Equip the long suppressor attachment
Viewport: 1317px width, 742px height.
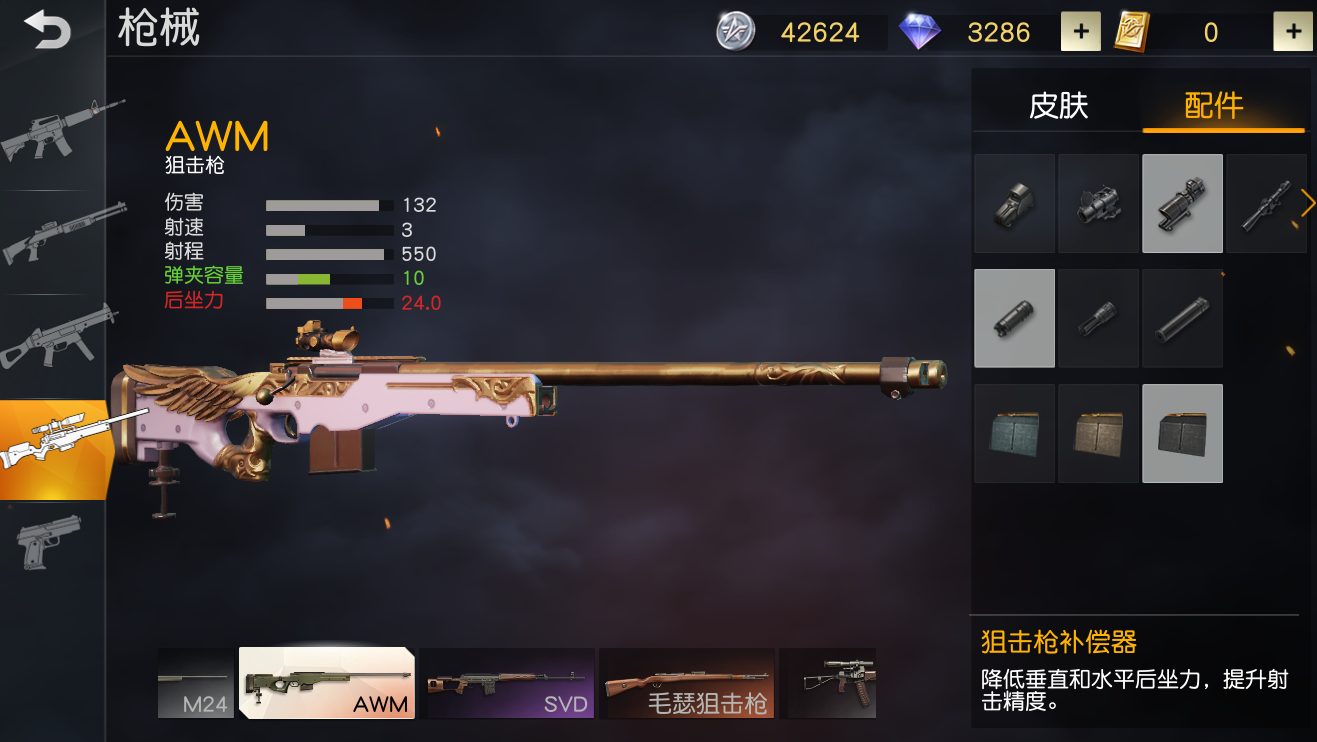click(1182, 318)
